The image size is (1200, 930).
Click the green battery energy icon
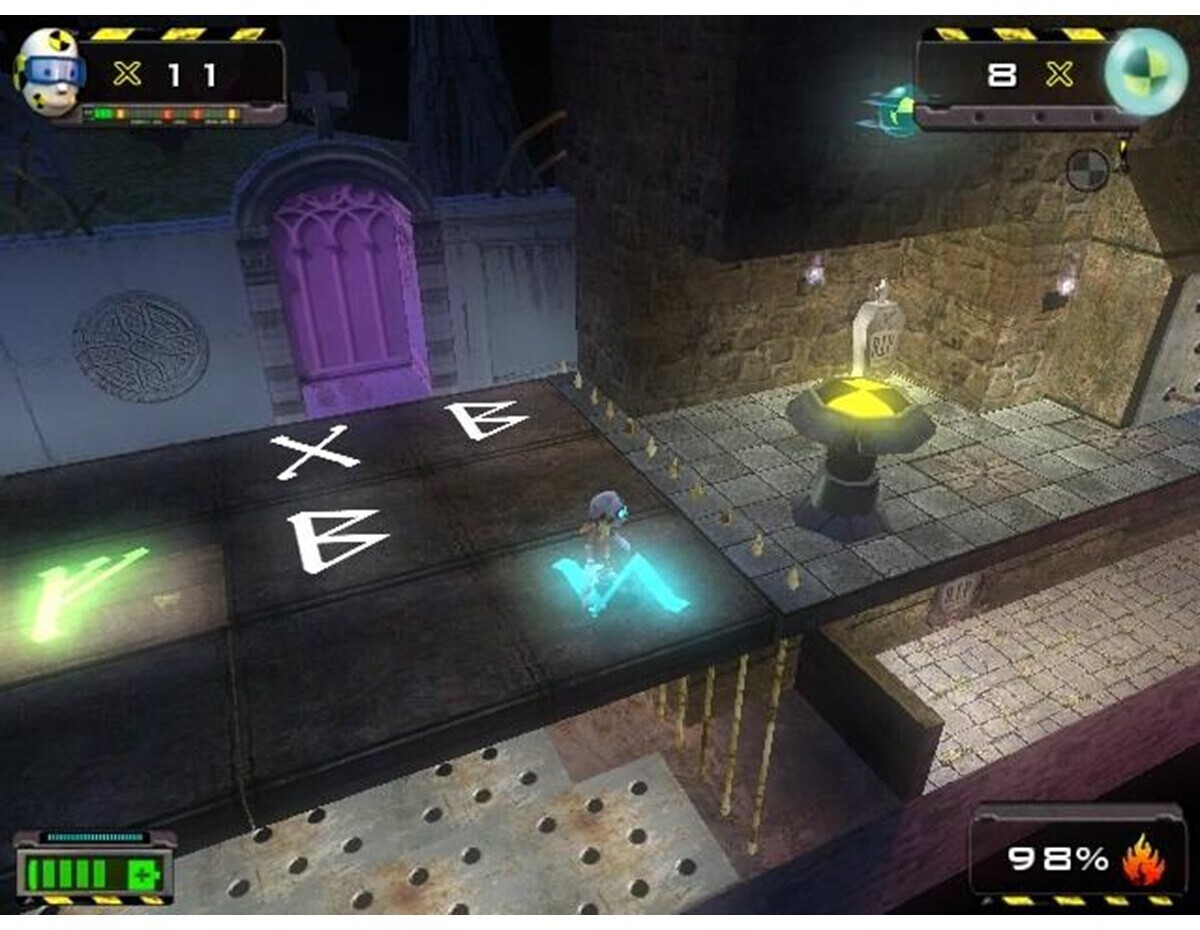[x=93, y=875]
